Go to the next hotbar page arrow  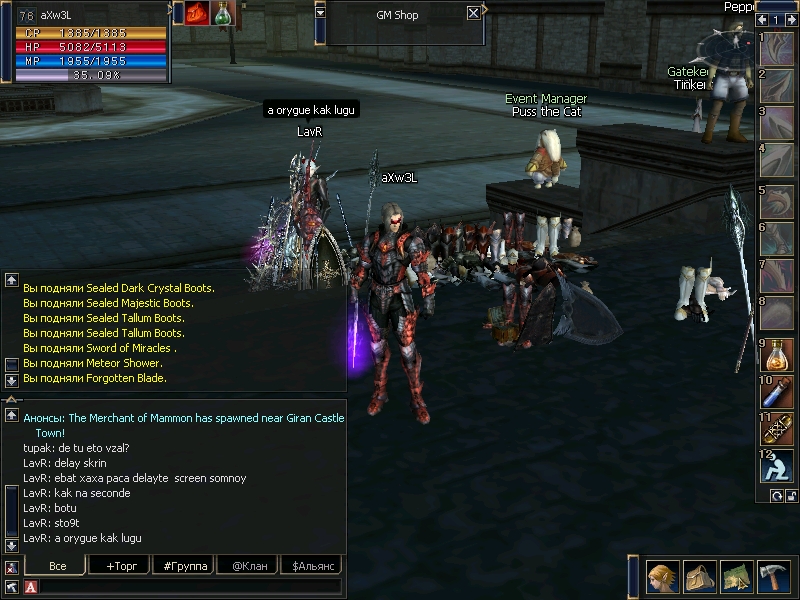coord(790,20)
